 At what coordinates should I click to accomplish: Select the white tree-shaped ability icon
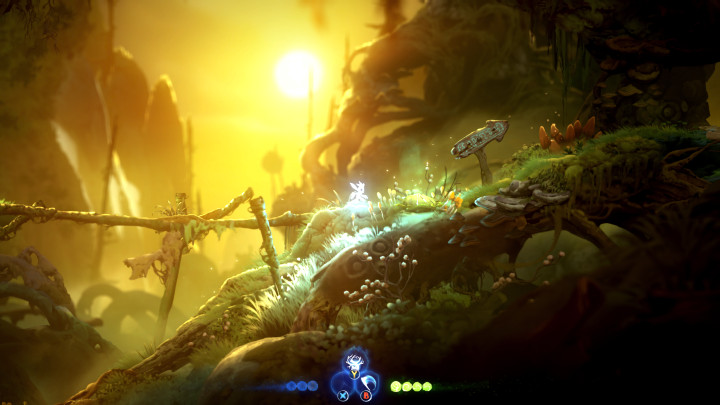[x=353, y=363]
